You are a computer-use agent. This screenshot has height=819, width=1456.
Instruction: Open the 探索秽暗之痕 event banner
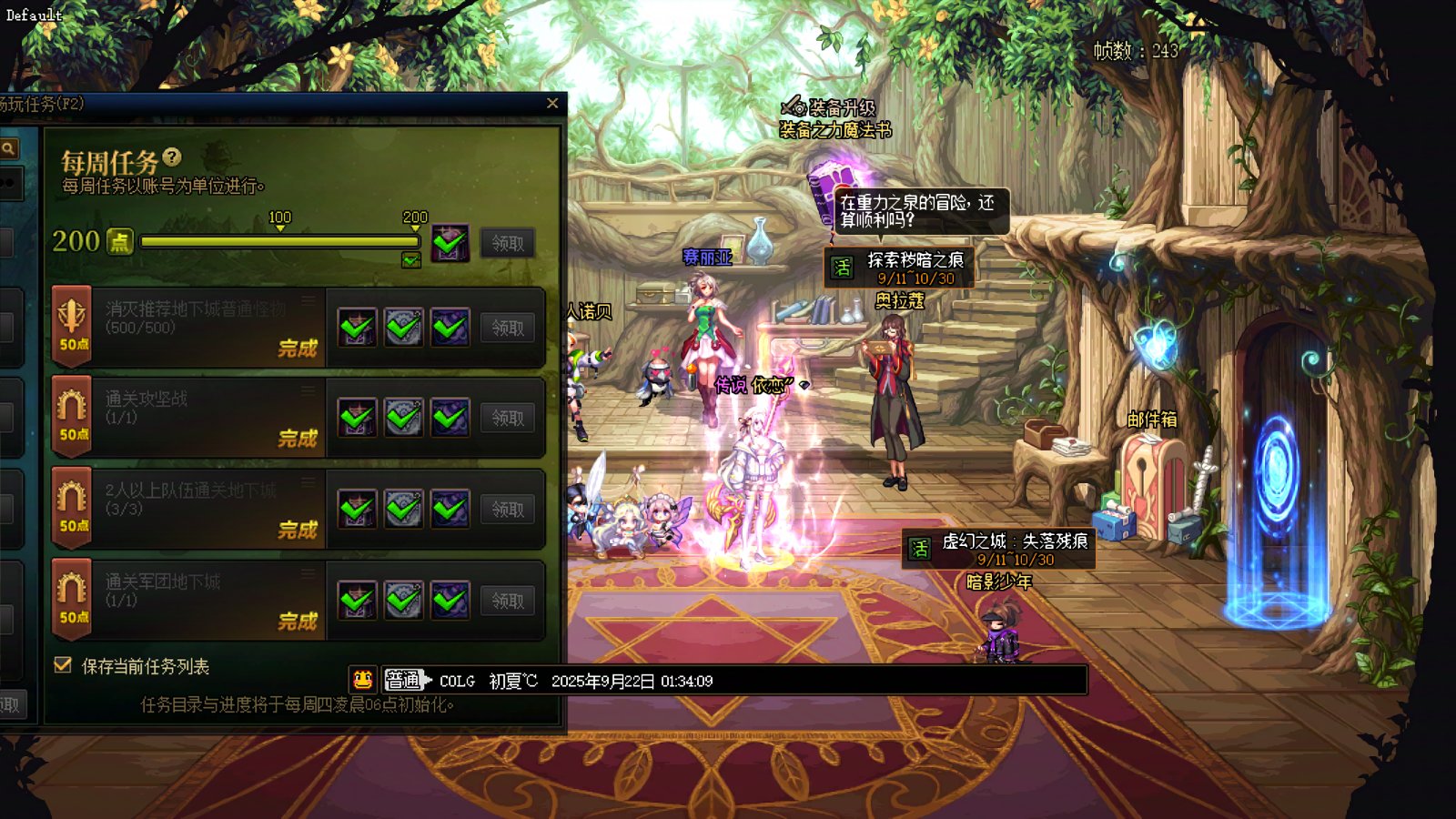(x=899, y=268)
